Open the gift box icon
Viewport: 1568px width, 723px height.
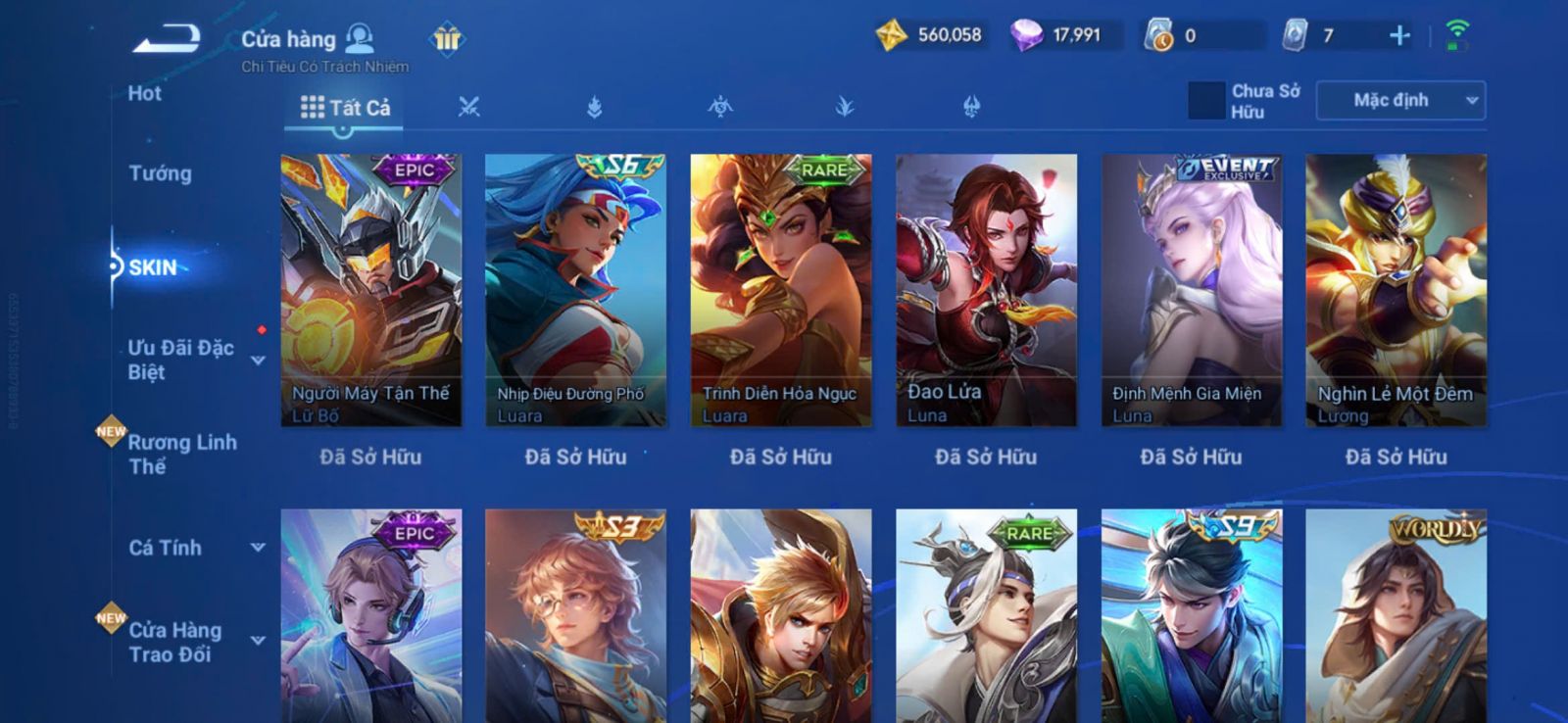447,39
